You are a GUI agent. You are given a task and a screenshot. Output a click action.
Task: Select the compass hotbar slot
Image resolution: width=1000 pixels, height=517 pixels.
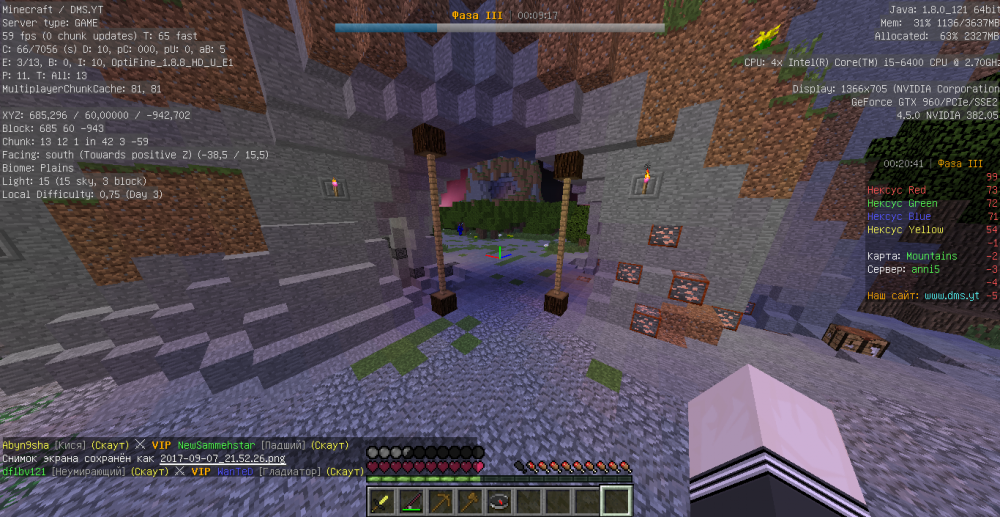tap(498, 501)
